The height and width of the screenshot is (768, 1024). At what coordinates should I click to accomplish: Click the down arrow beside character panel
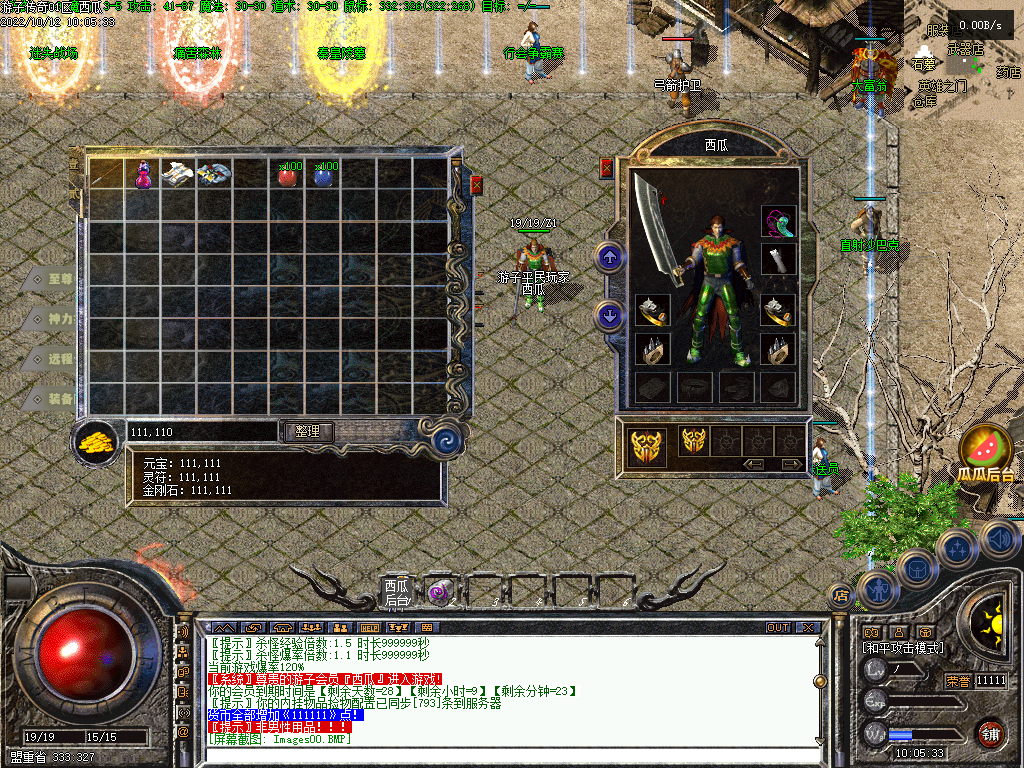pos(609,317)
